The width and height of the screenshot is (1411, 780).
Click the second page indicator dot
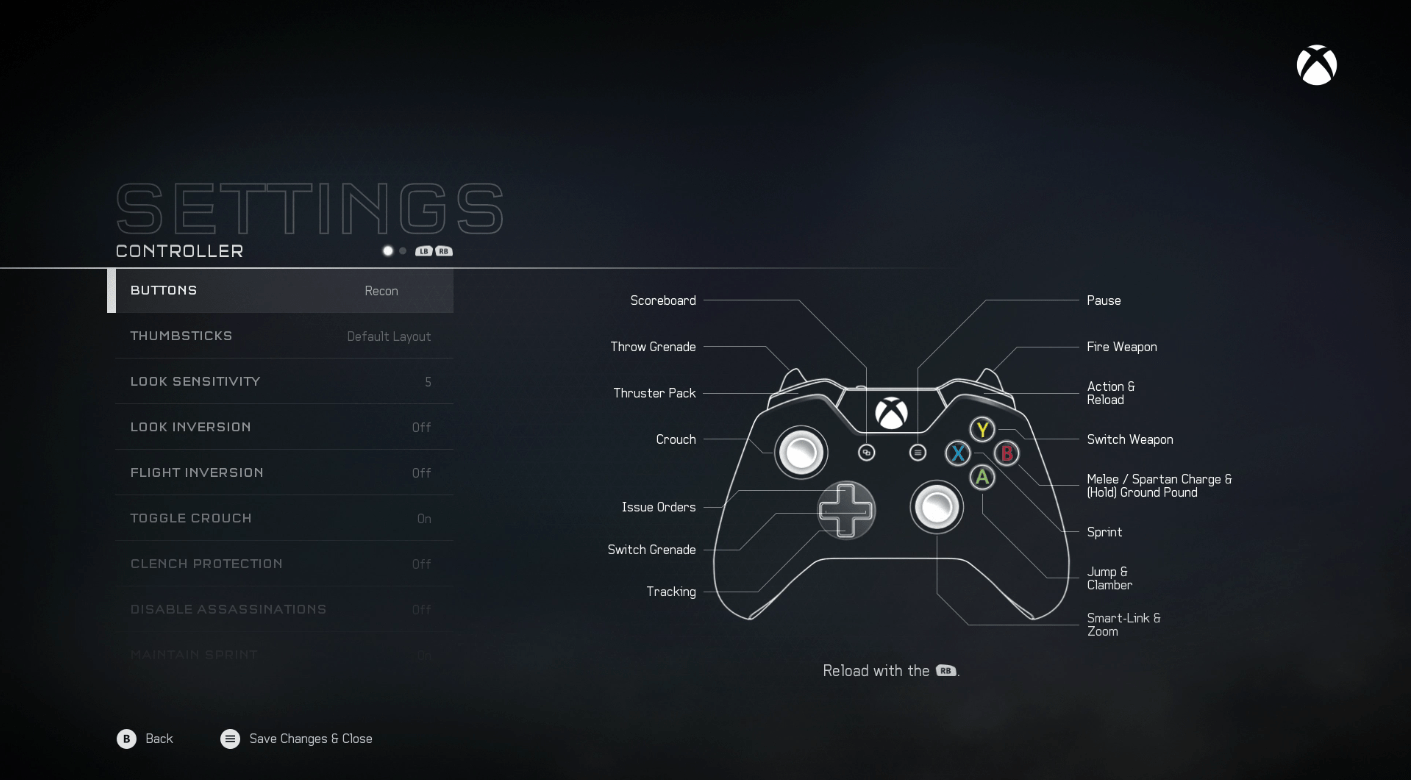tap(402, 251)
